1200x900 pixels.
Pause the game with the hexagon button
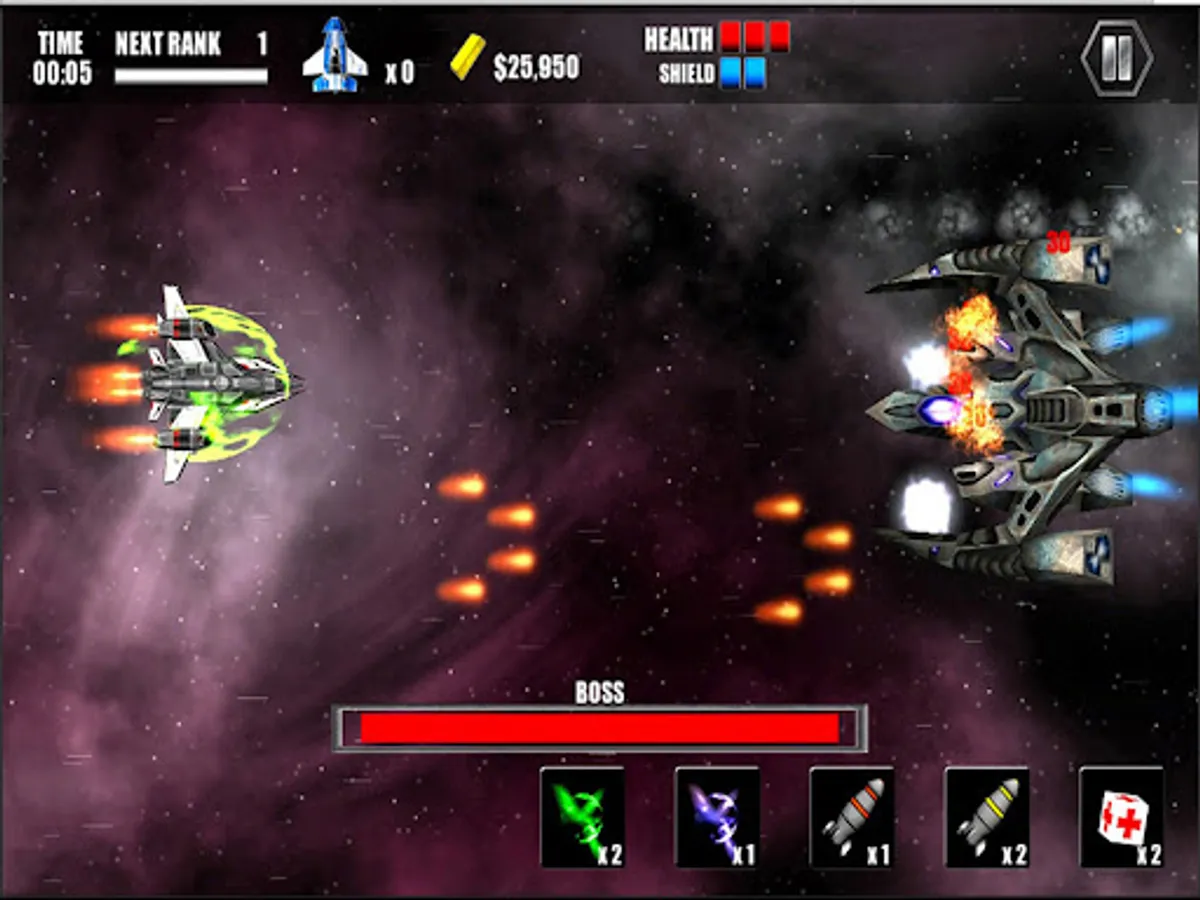coord(1117,59)
